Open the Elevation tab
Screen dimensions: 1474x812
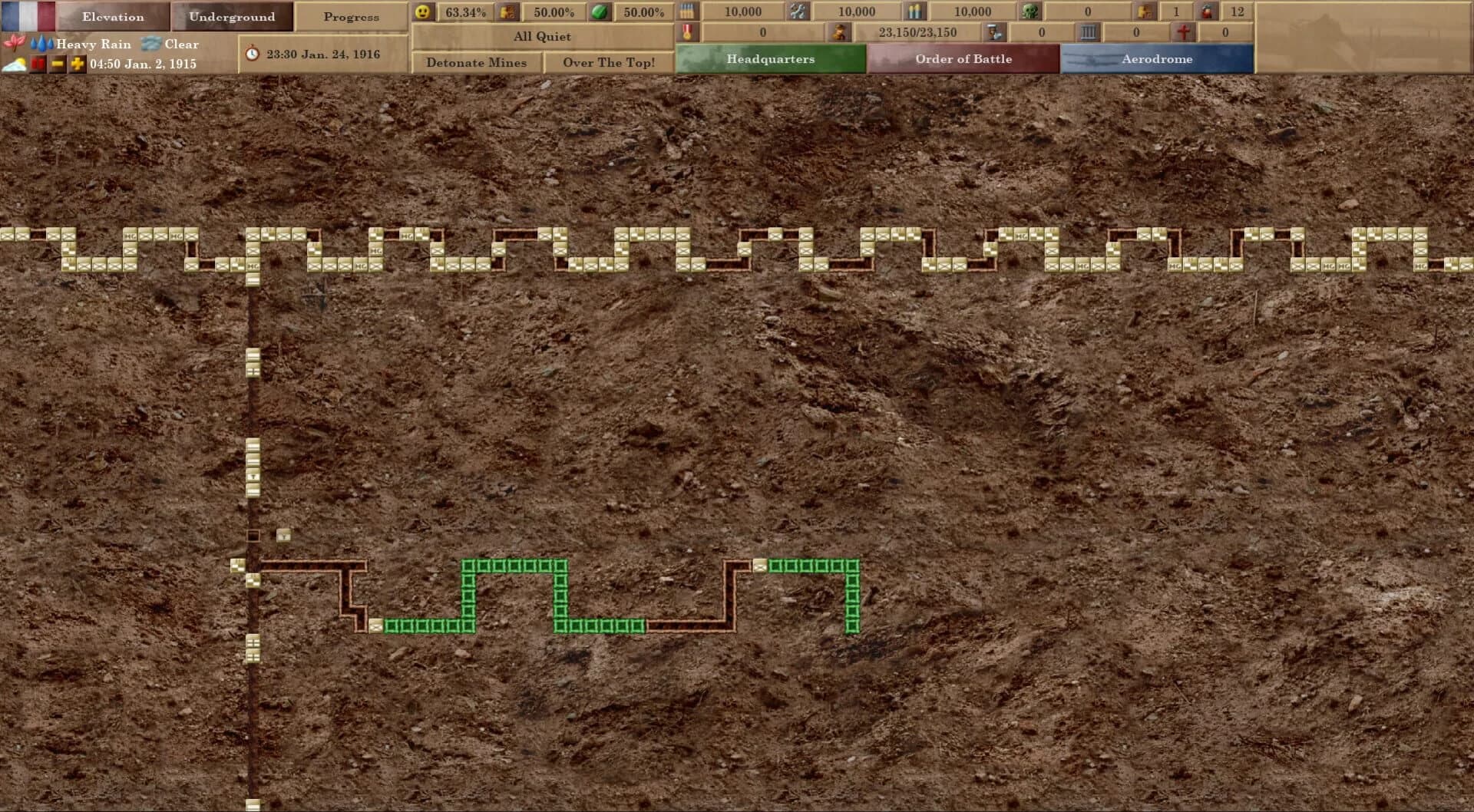click(113, 16)
